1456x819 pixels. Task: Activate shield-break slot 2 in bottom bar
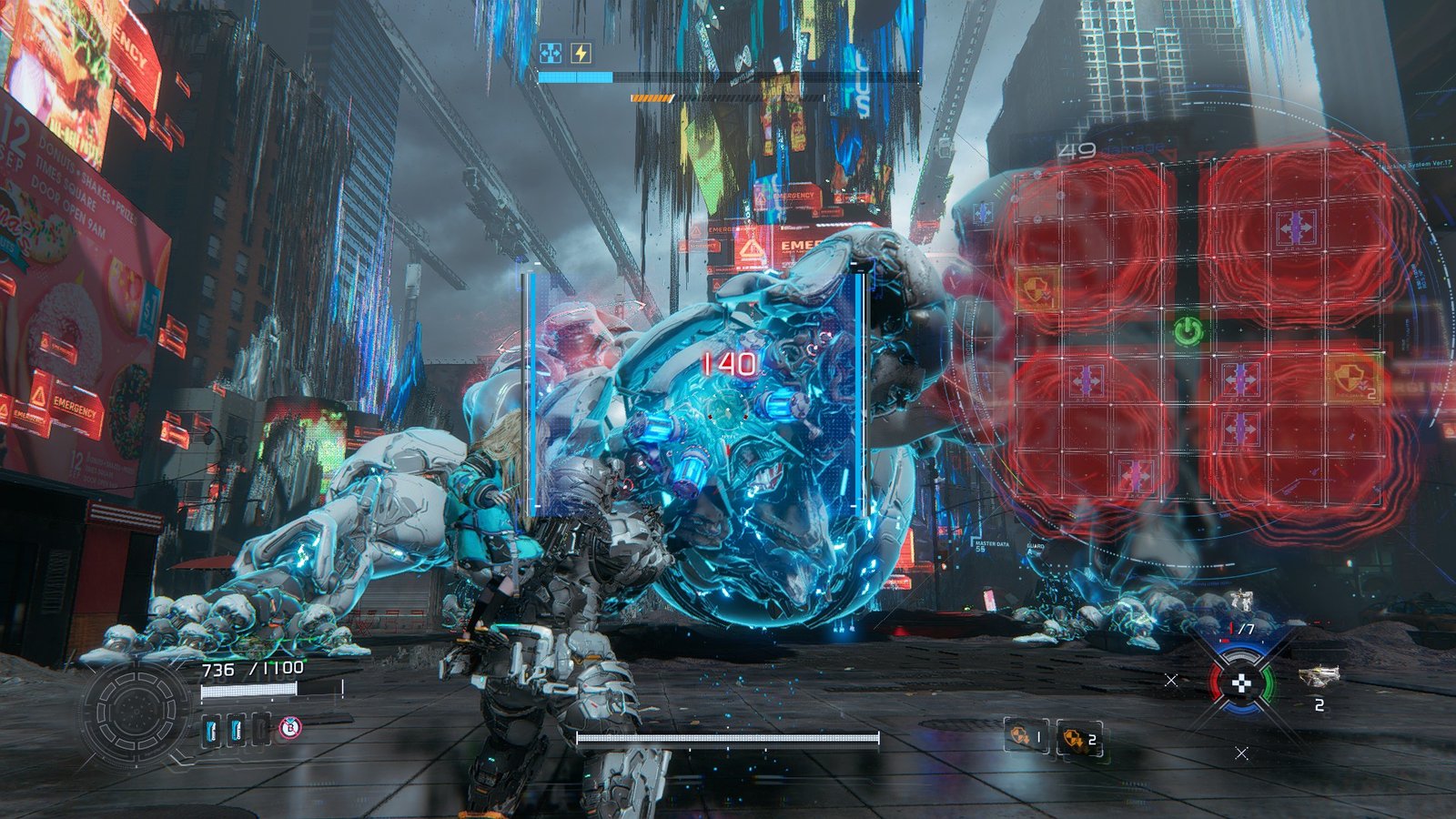[x=1079, y=739]
